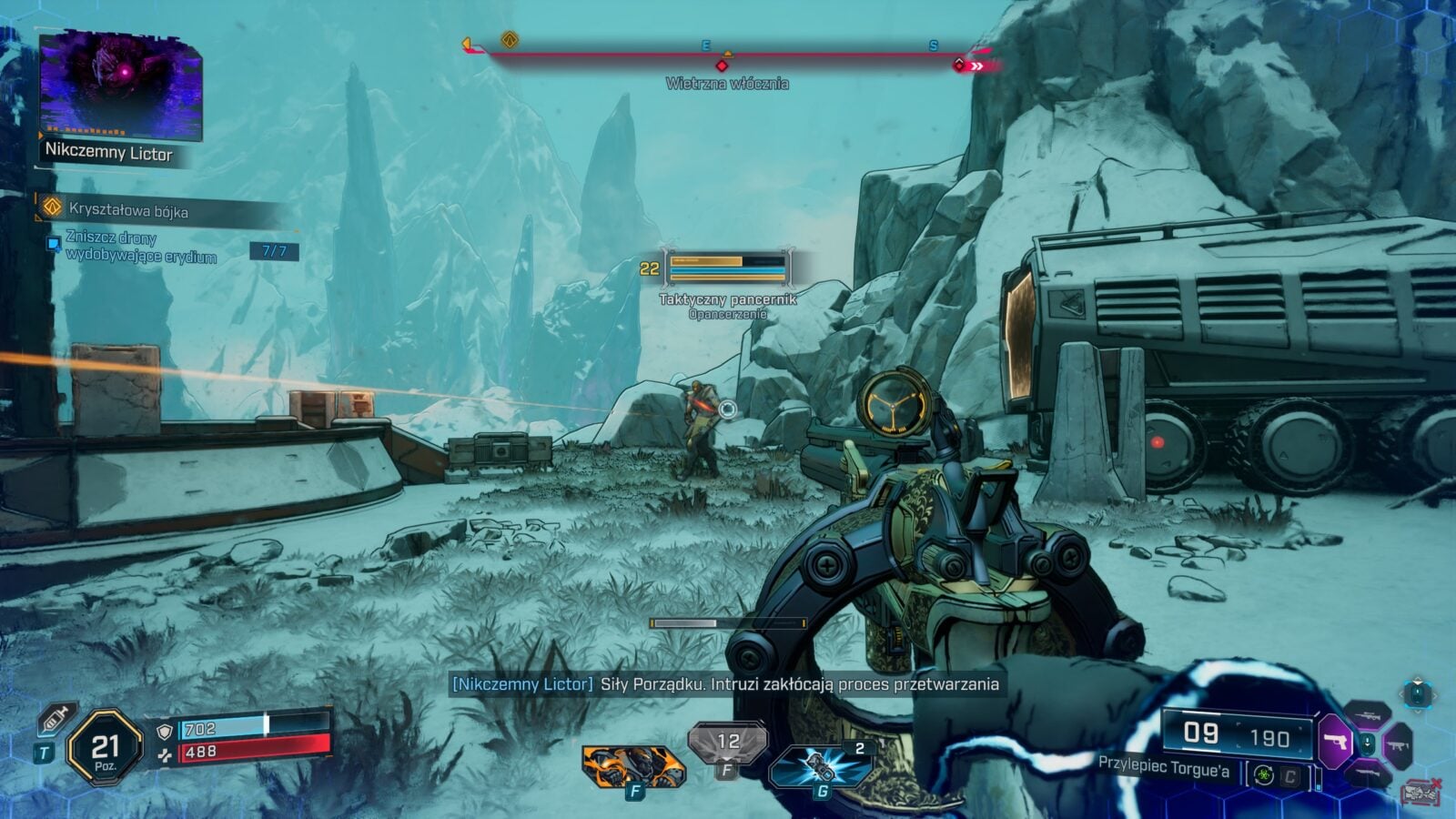This screenshot has height=819, width=1456.
Task: Toggle the green biohazard weapon mode icon
Action: [1263, 775]
